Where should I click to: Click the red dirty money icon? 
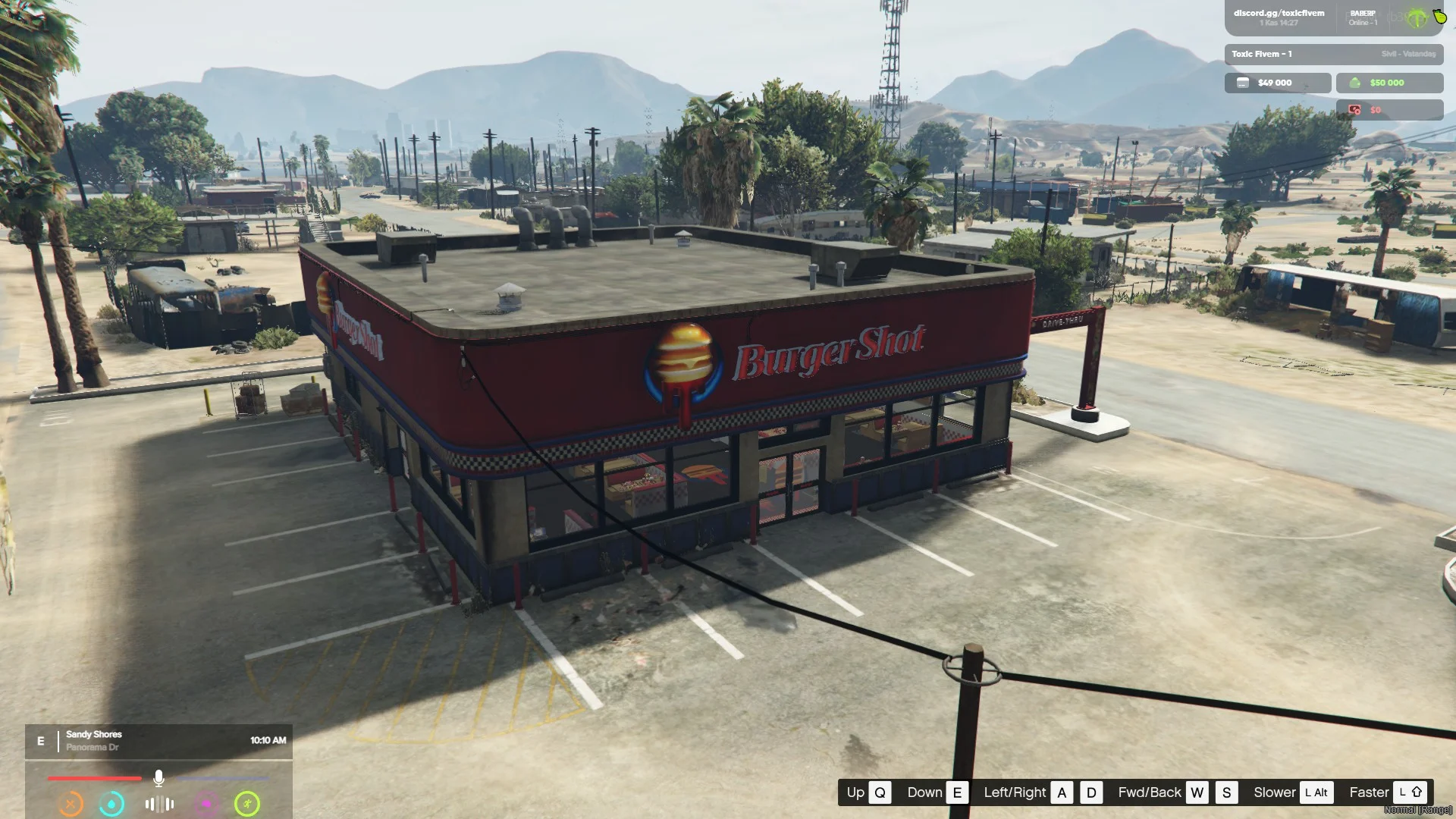point(1355,110)
